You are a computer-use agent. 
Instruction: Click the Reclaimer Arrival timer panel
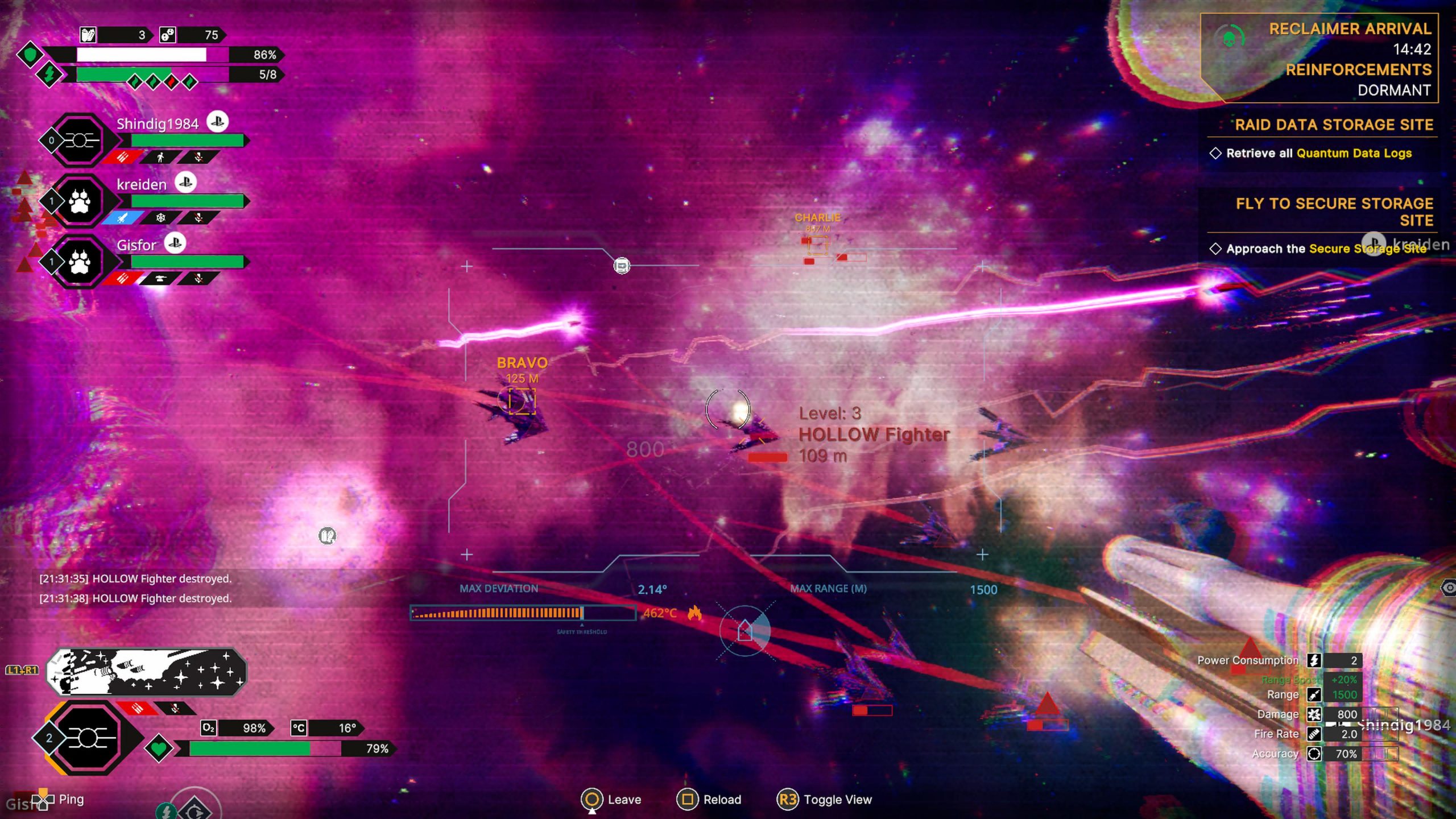[1319, 58]
